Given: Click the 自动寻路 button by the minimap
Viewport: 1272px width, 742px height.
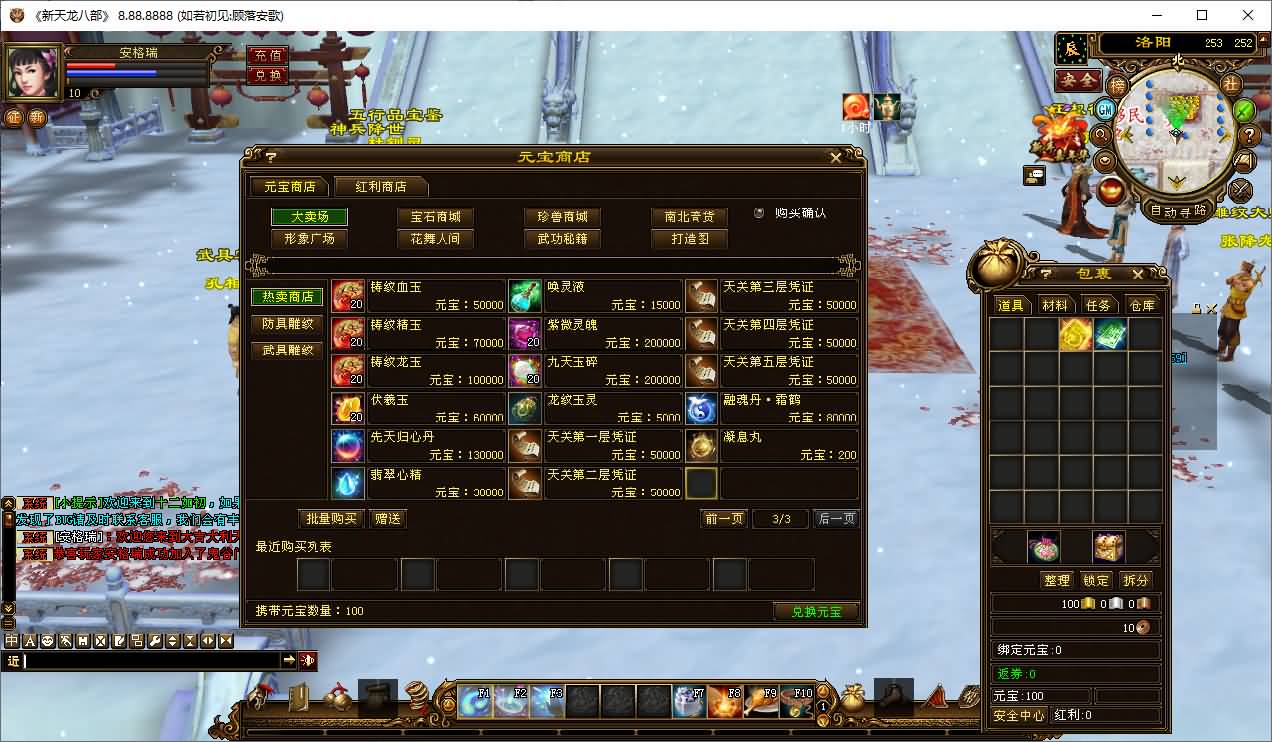Looking at the screenshot, I should coord(1177,211).
